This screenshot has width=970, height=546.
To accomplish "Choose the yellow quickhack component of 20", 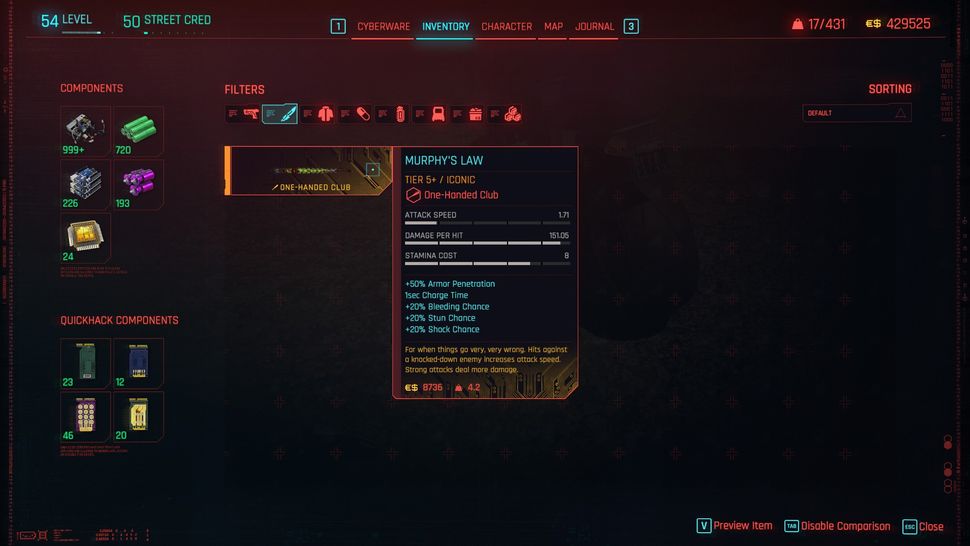I will pyautogui.click(x=138, y=415).
